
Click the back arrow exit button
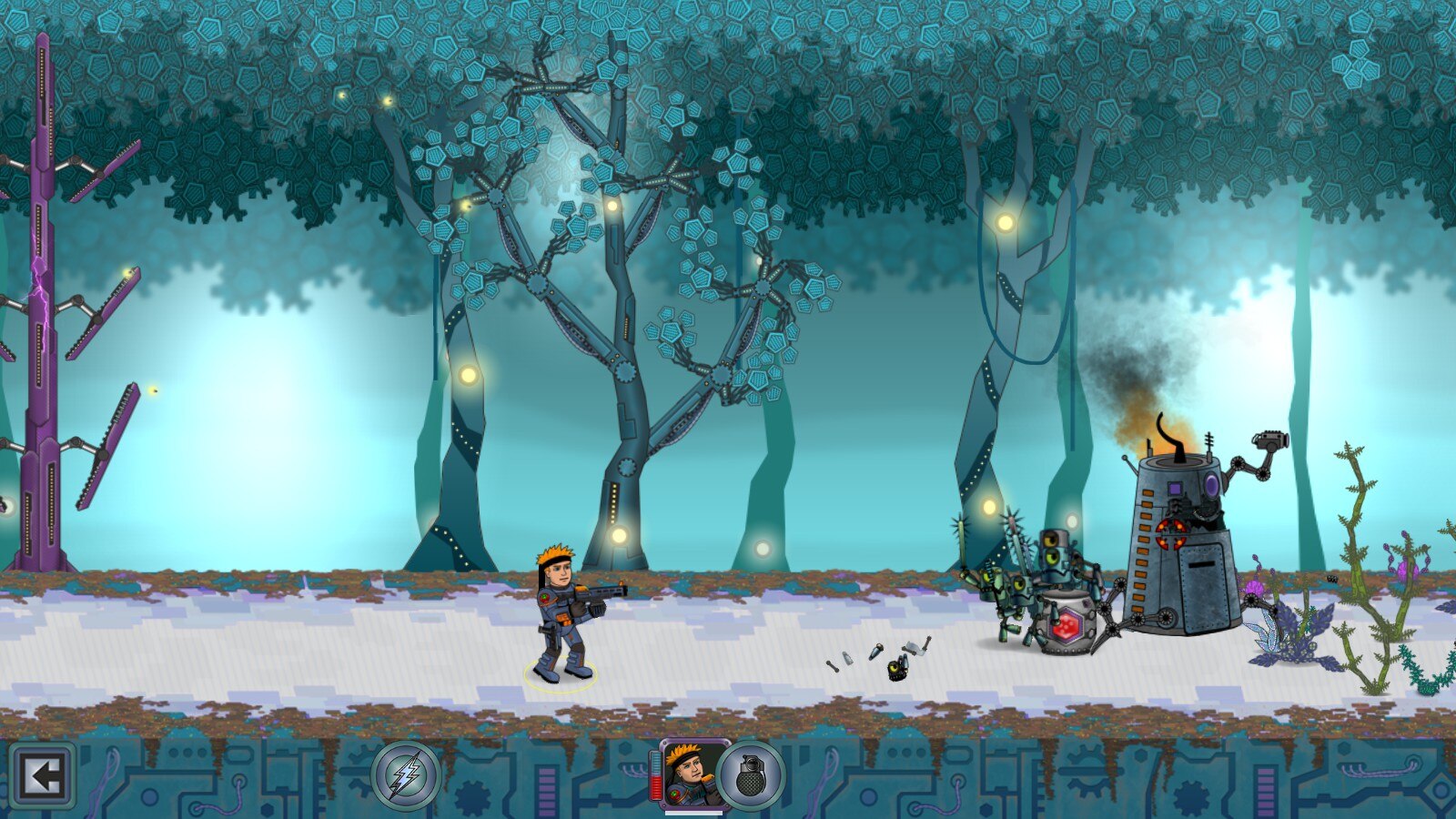pos(42,776)
